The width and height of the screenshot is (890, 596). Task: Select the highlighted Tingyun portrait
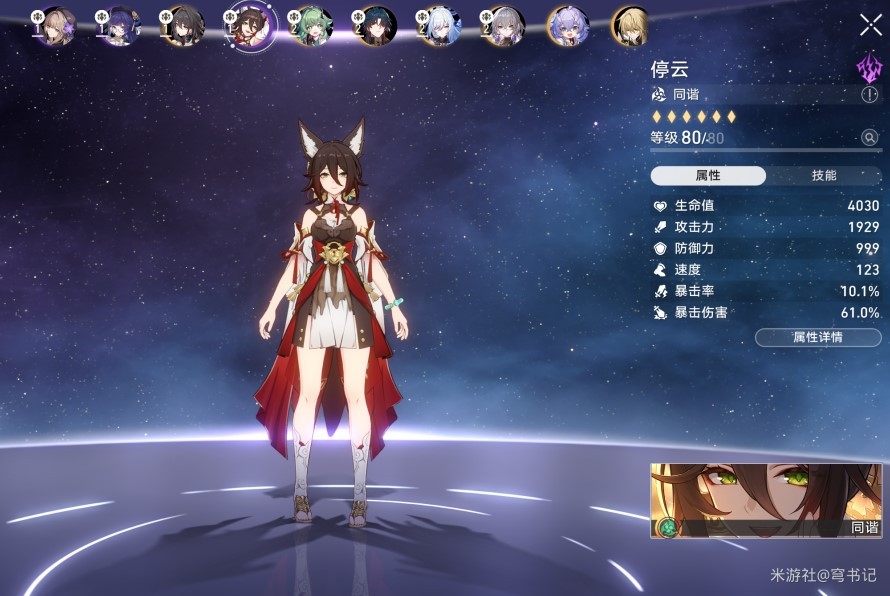pos(248,26)
